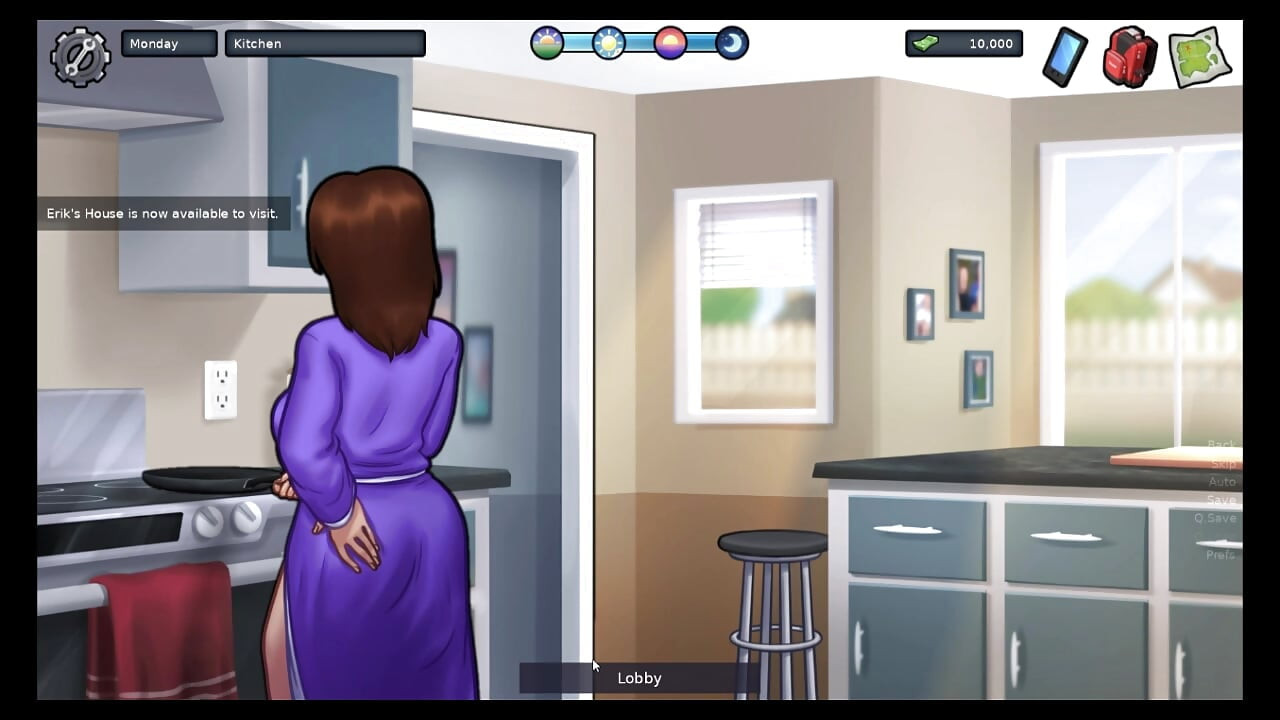Select Q.Save in the quick menu
Image resolution: width=1280 pixels, height=720 pixels.
click(x=1217, y=518)
